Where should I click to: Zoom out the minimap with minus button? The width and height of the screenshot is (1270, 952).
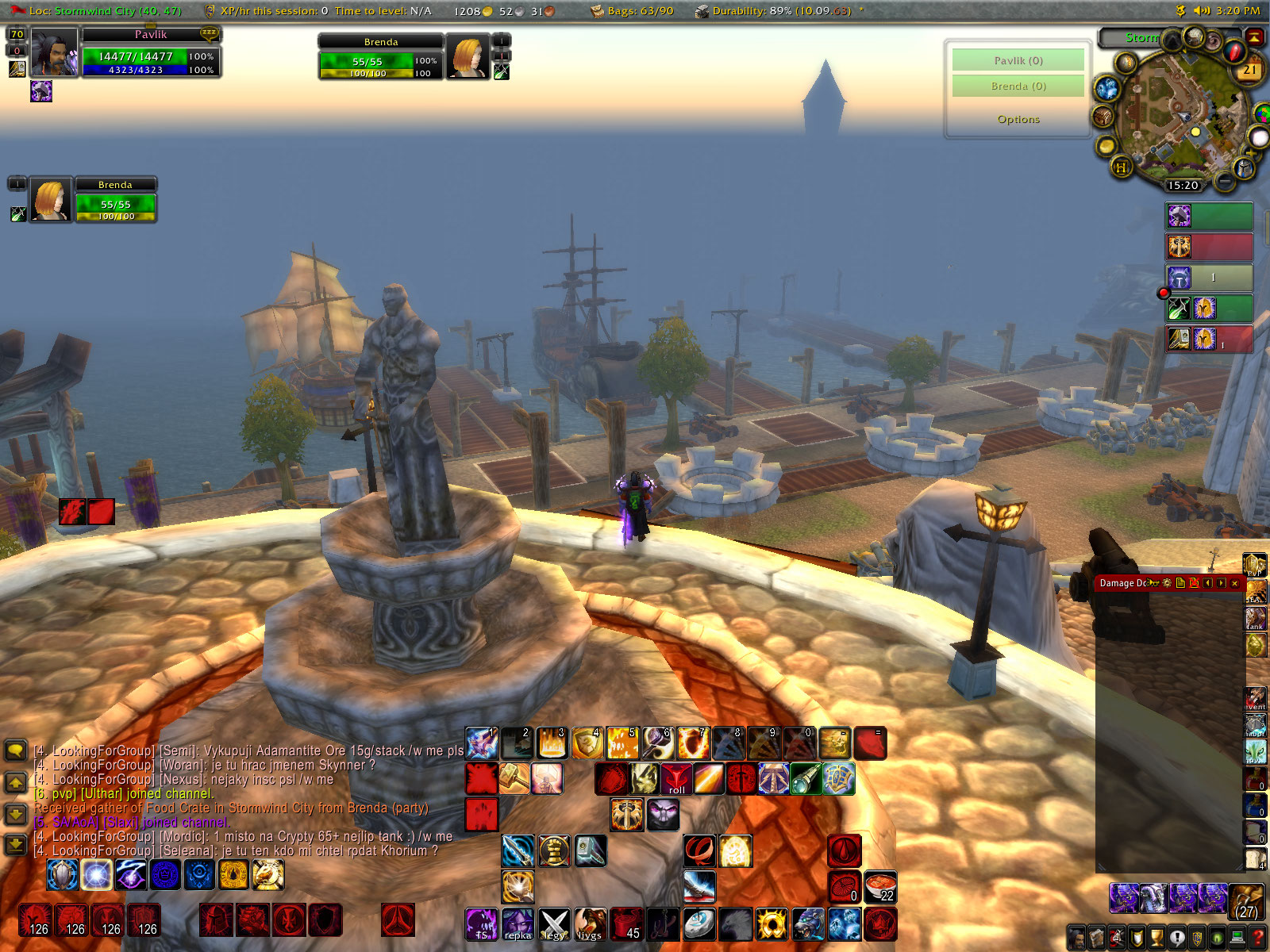(x=1225, y=182)
